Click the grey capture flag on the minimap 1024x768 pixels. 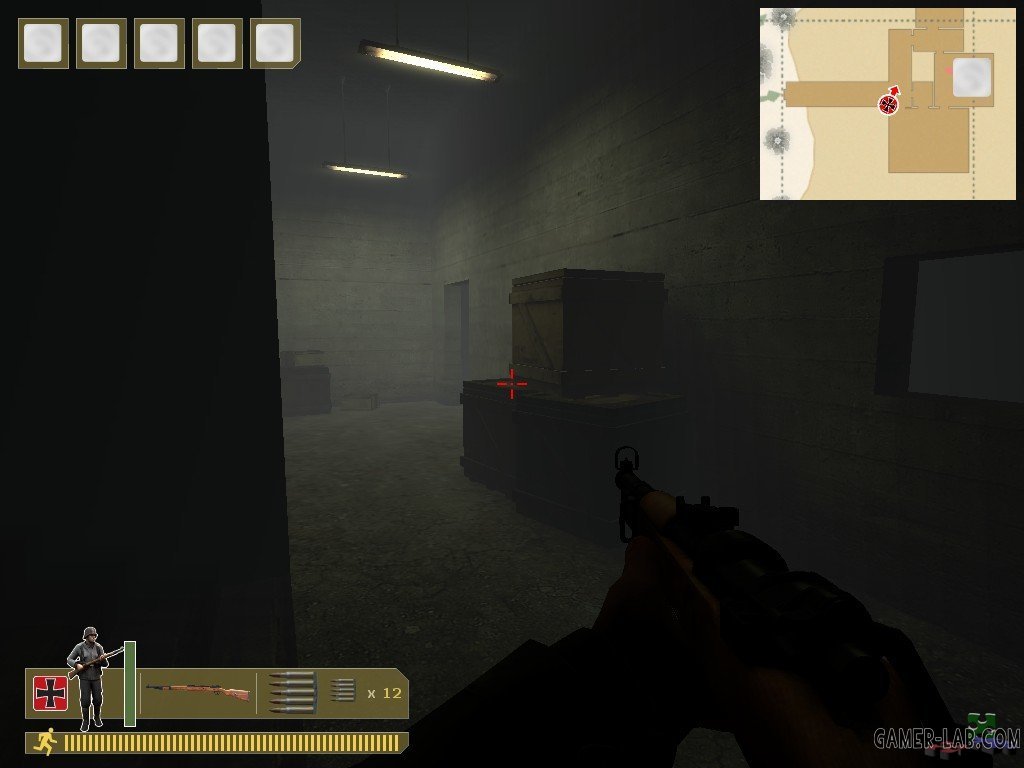coord(971,77)
